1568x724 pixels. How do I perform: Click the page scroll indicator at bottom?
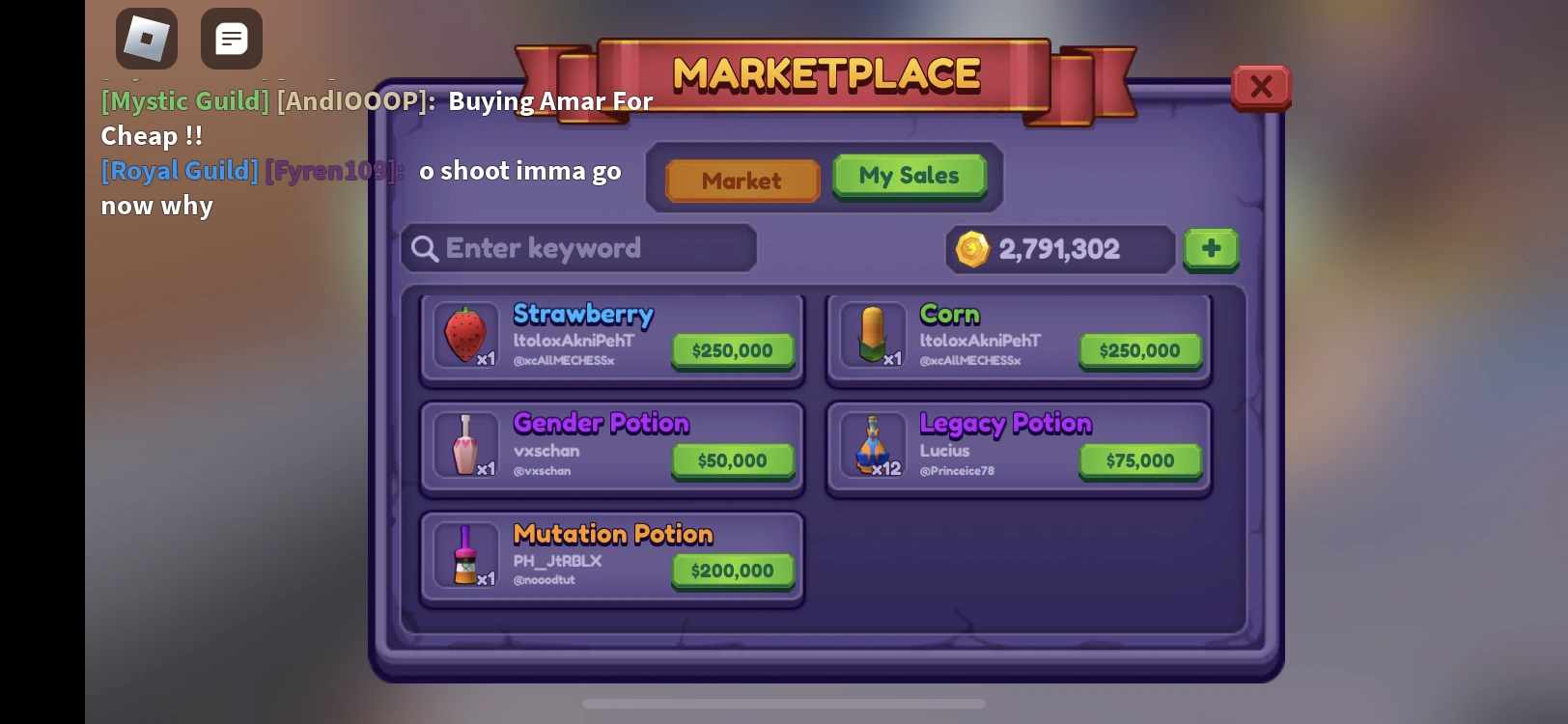(784, 705)
